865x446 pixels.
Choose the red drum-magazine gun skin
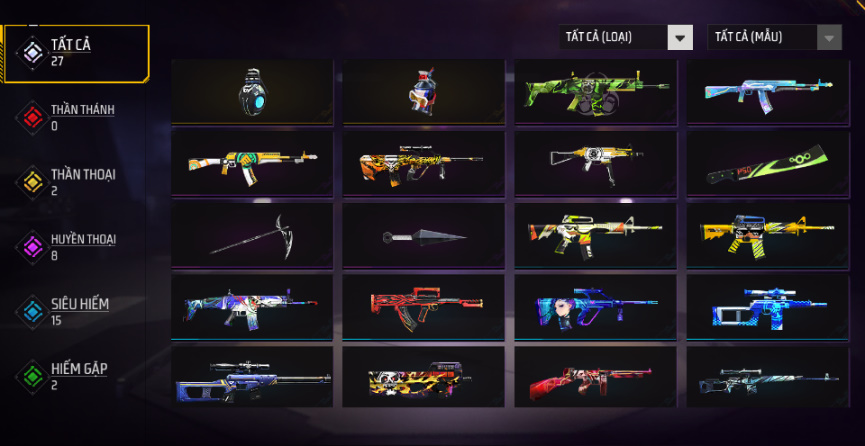pos(595,377)
